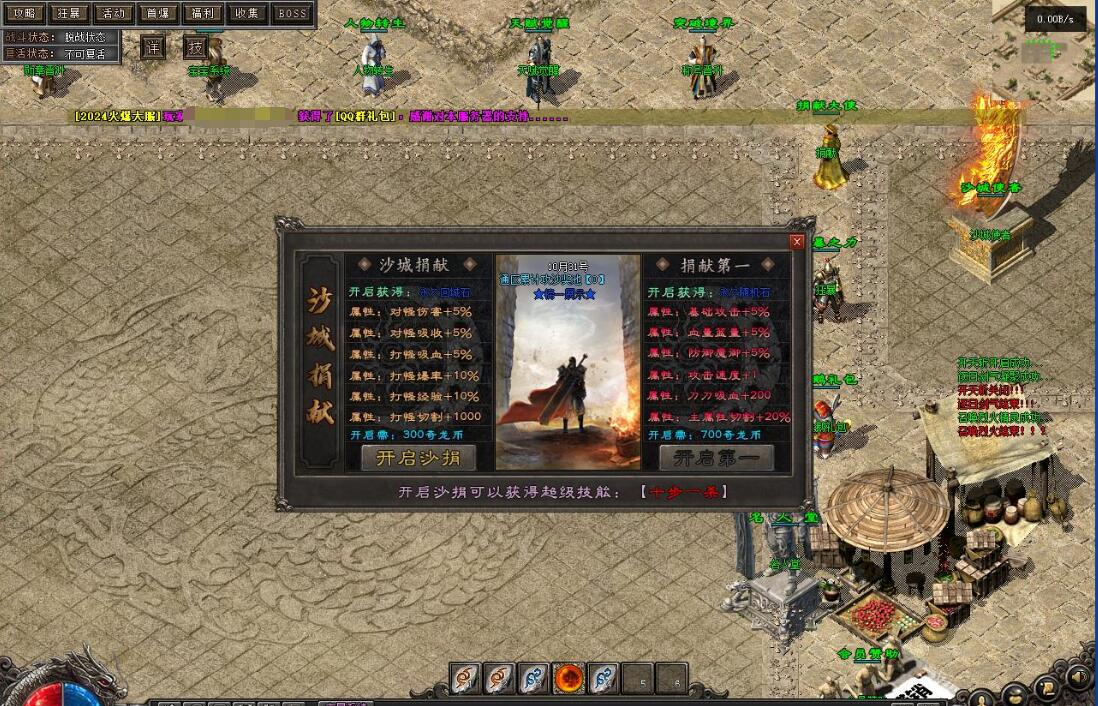This screenshot has height=706, width=1098.
Task: Open the 收集 collection menu
Action: 246,13
